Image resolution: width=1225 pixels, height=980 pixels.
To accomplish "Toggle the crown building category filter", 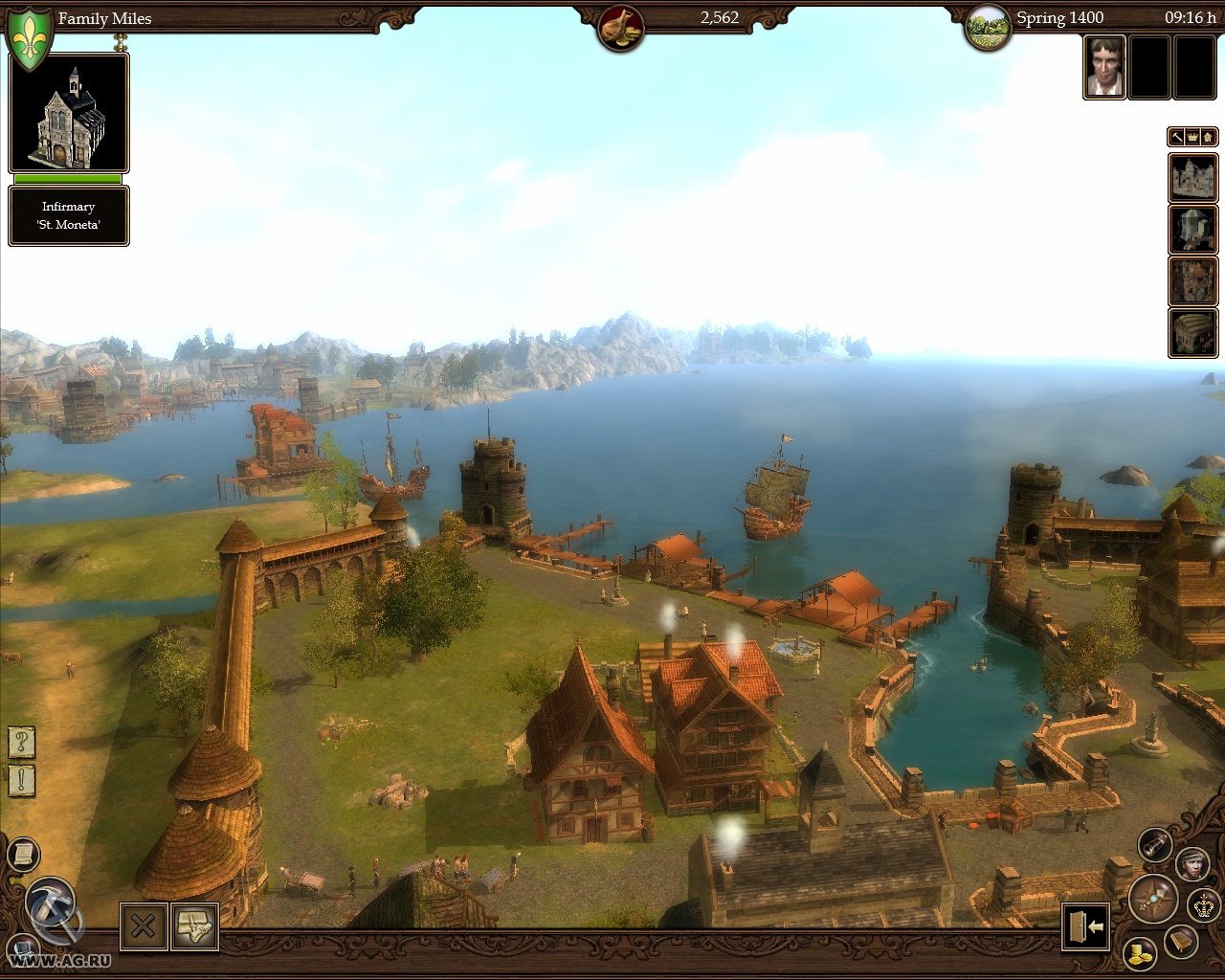I will [1192, 136].
